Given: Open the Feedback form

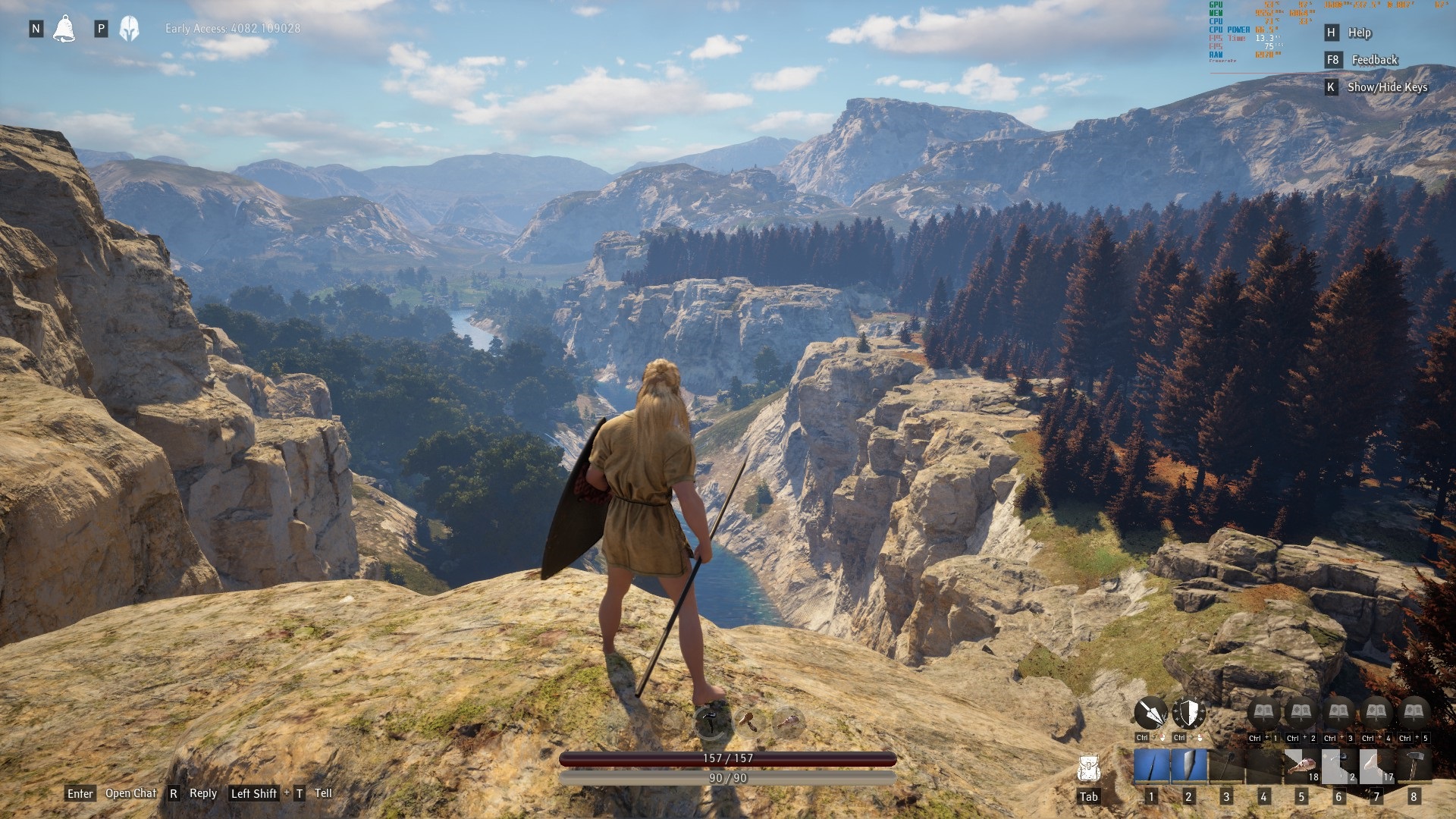Looking at the screenshot, I should coord(1374,60).
